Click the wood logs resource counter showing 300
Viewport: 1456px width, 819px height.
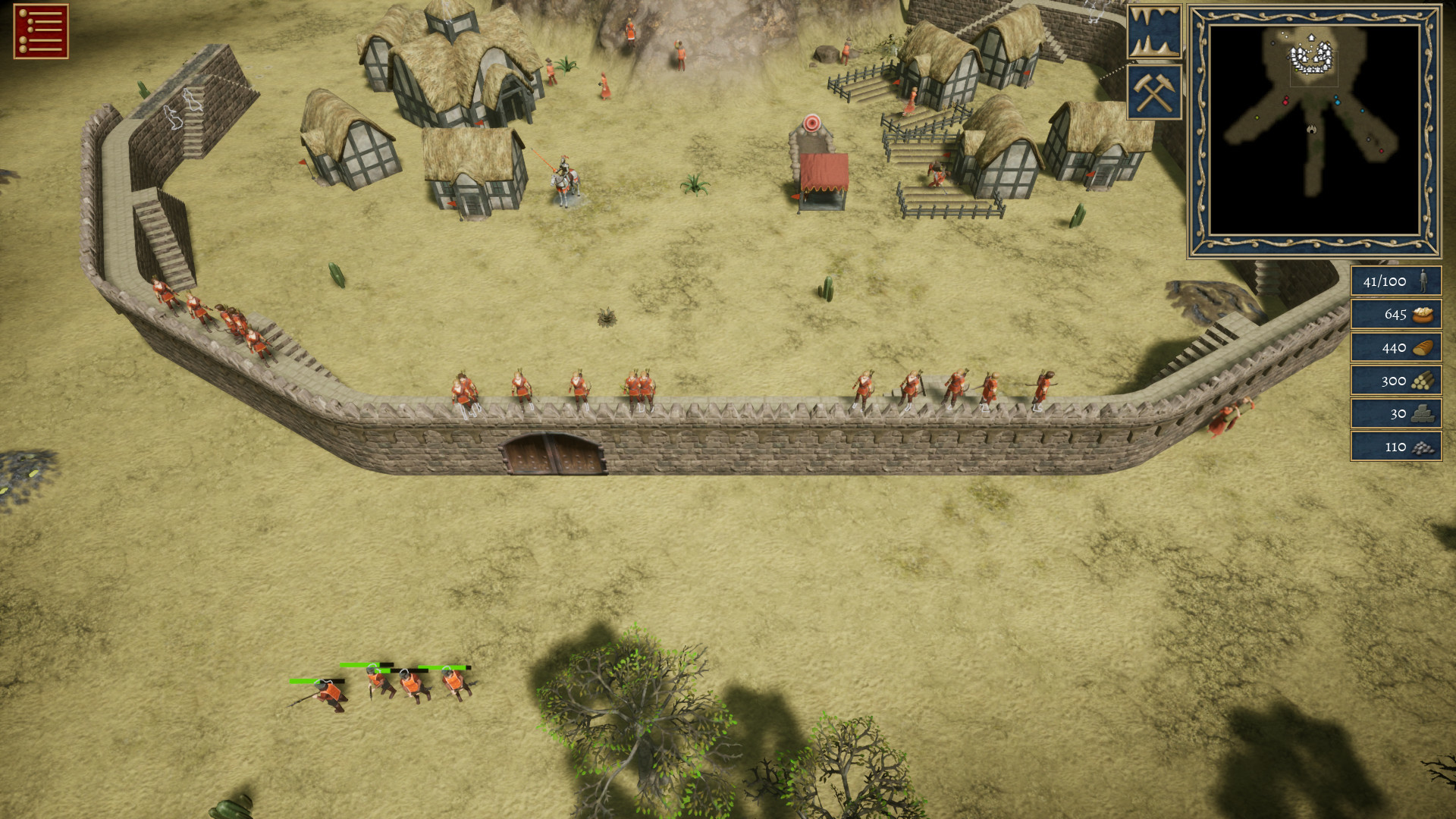click(x=1395, y=381)
